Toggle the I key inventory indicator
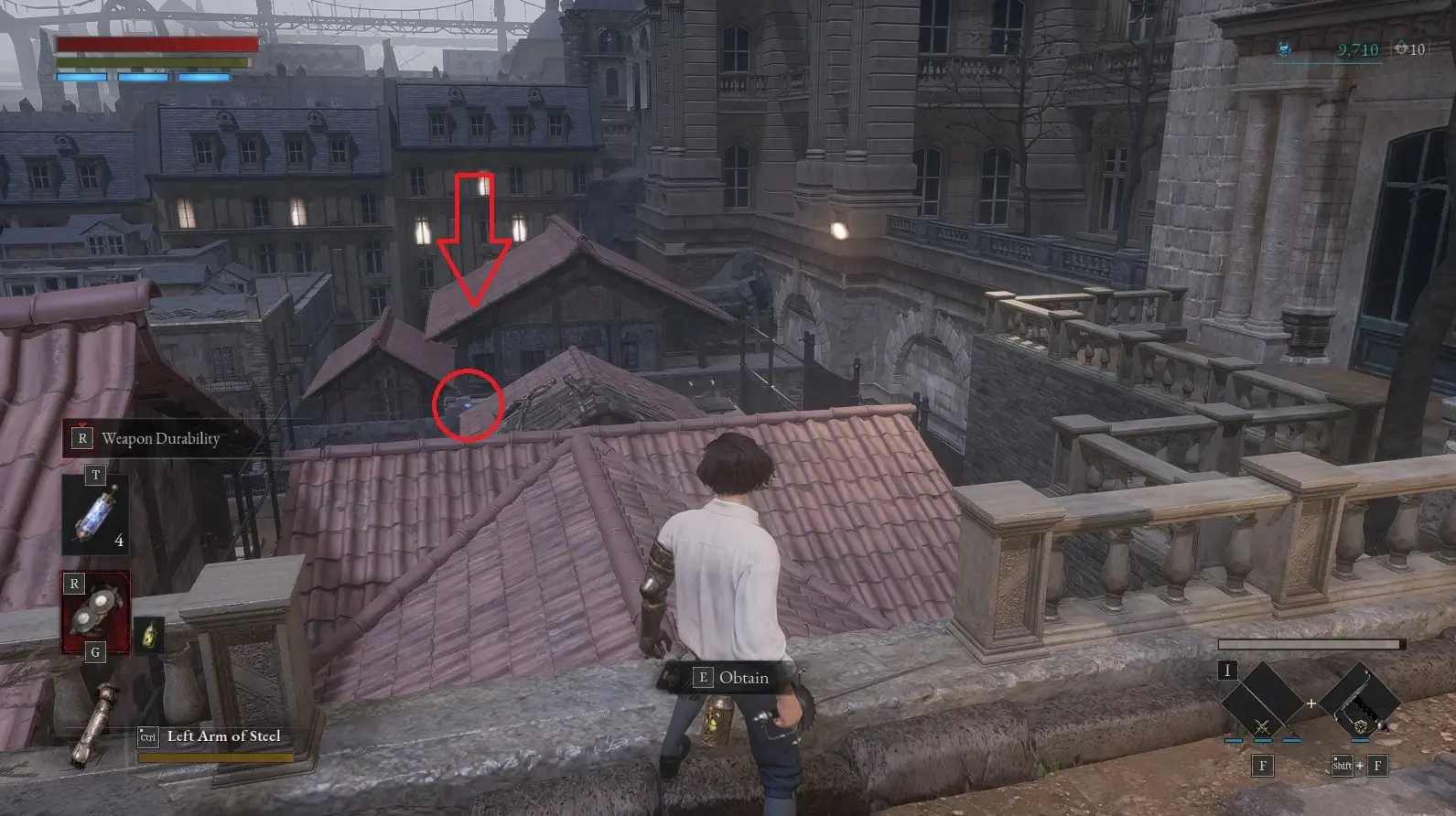The width and height of the screenshot is (1456, 816). coord(1228,671)
